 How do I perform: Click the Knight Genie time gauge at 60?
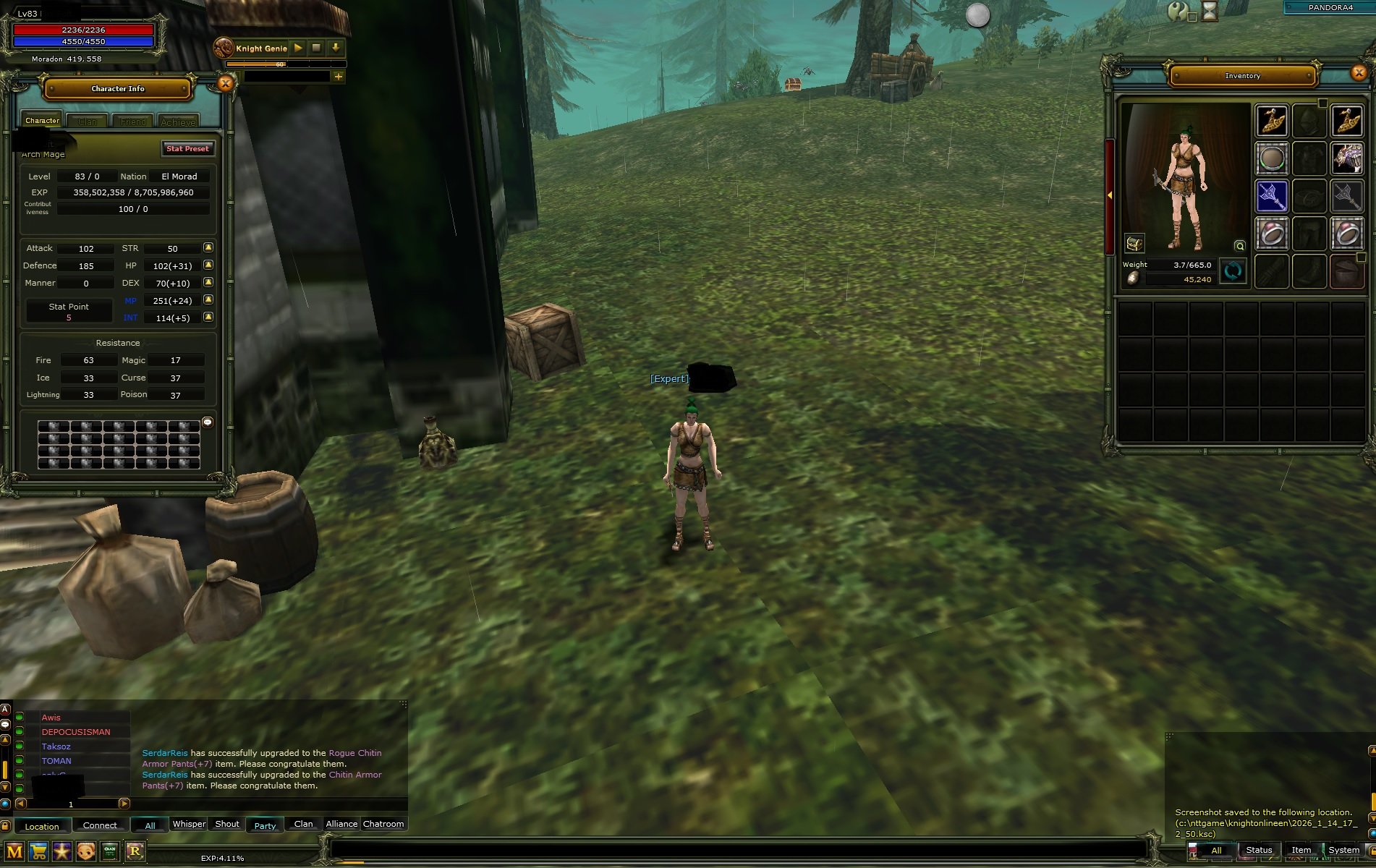pos(279,64)
